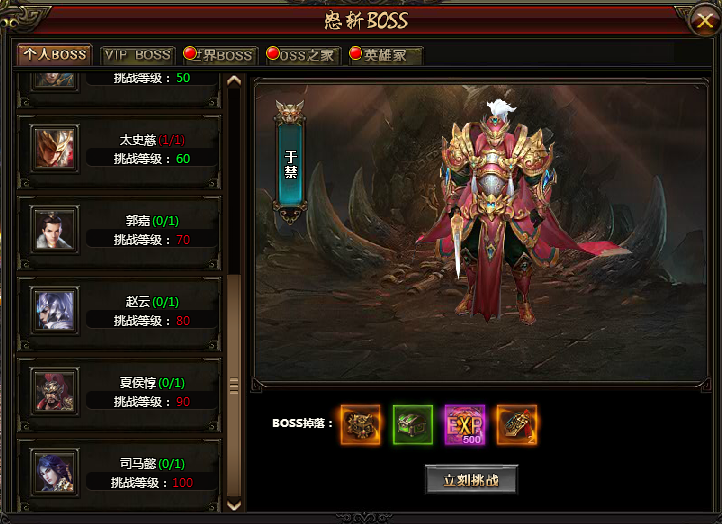Screen dimensions: 722x524
Task: Select the 司马懿 boss entry
Action: coord(119,472)
